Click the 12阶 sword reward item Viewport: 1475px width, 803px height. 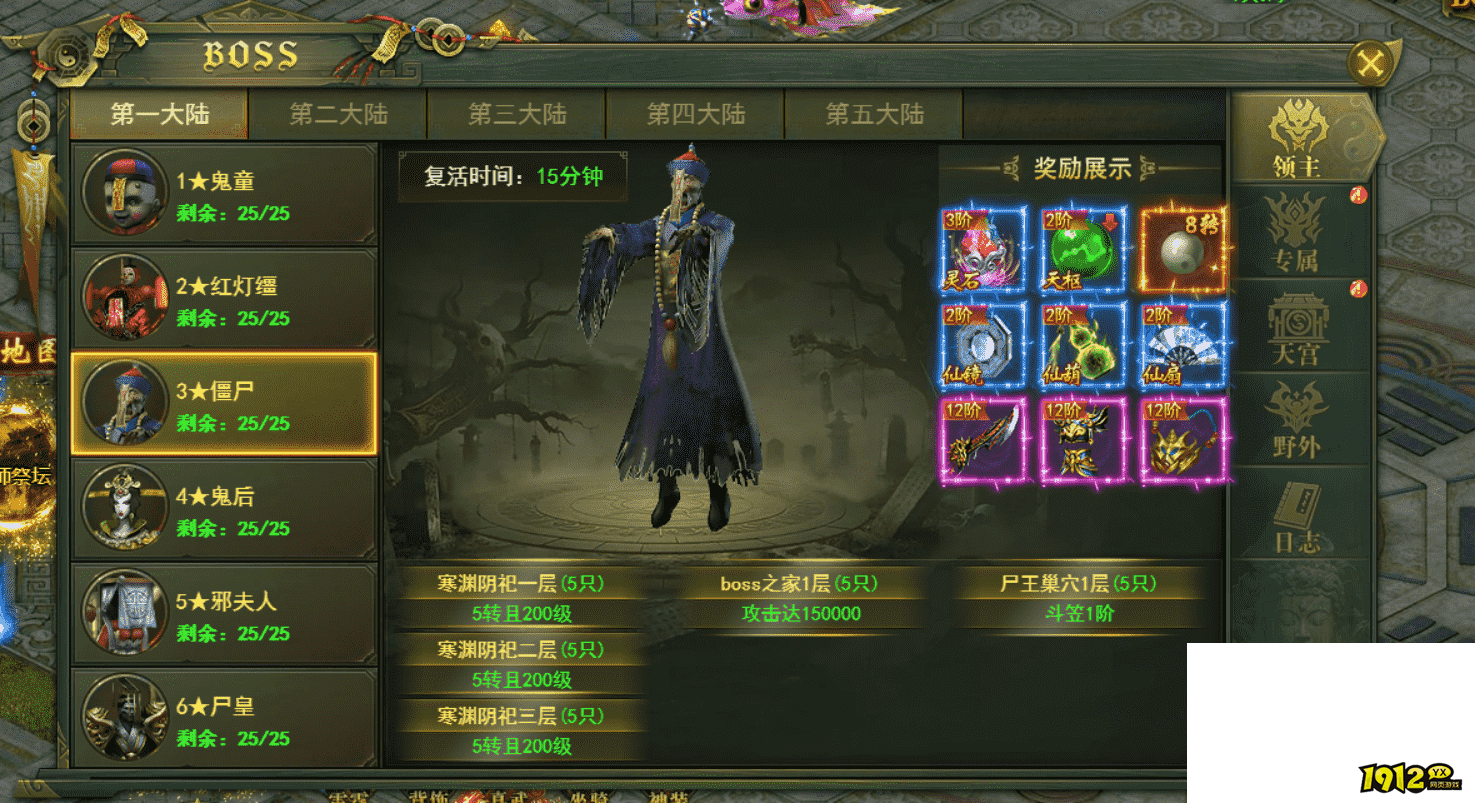coord(985,437)
